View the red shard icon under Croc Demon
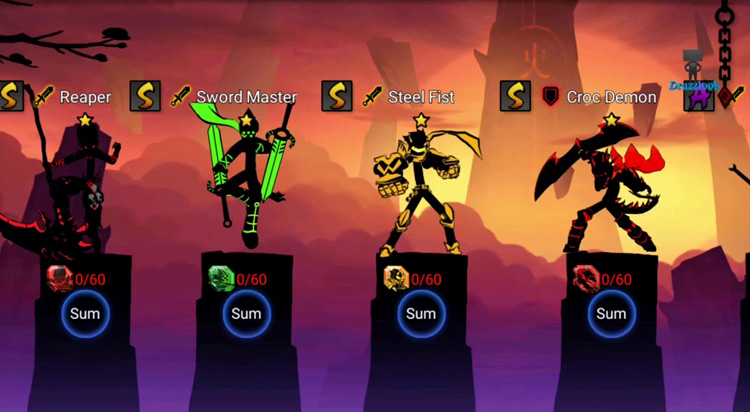The image size is (750, 412). pyautogui.click(x=585, y=278)
